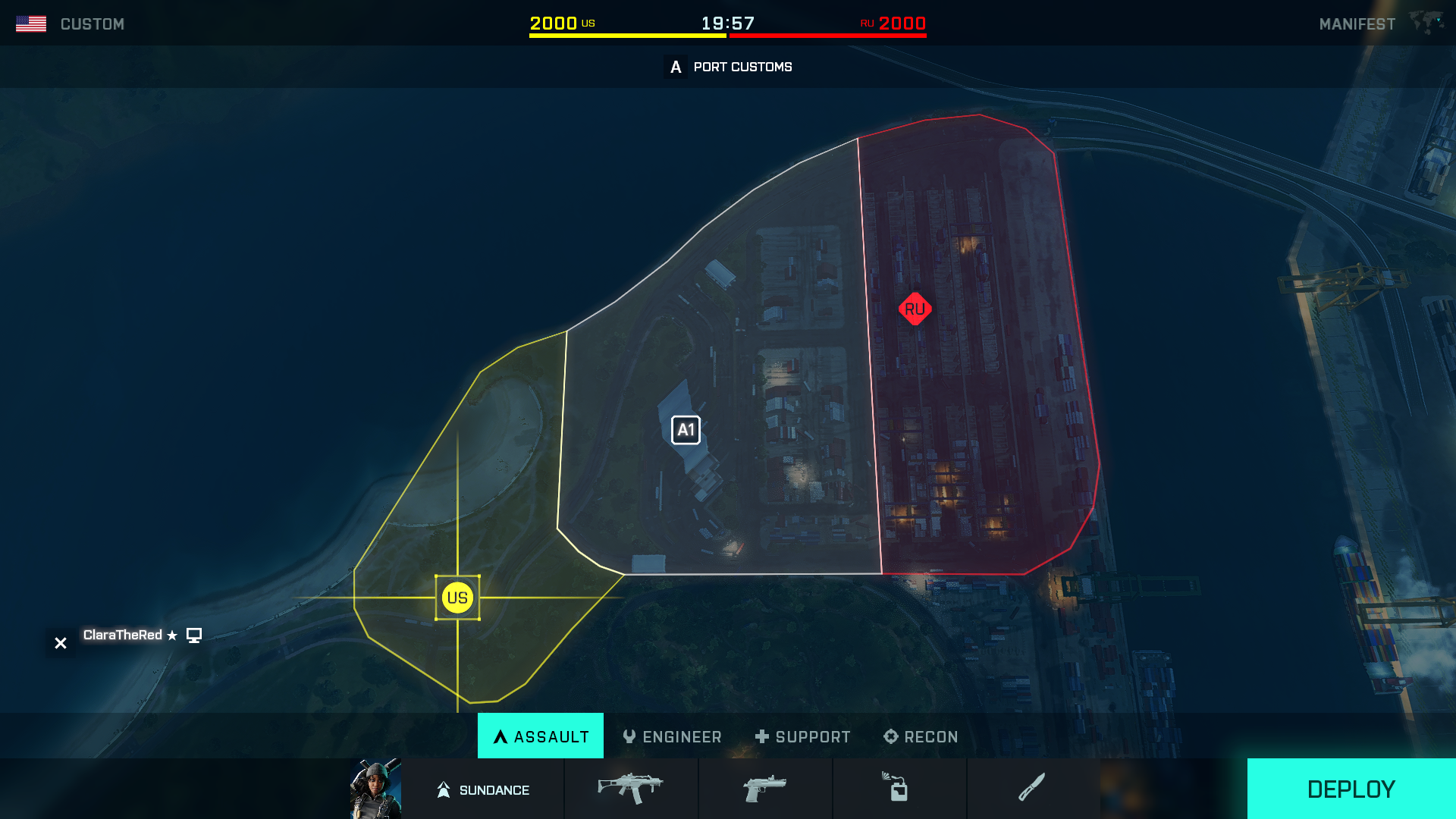This screenshot has height=819, width=1456.
Task: Select Sundance's primary SMG weapon
Action: click(x=631, y=789)
